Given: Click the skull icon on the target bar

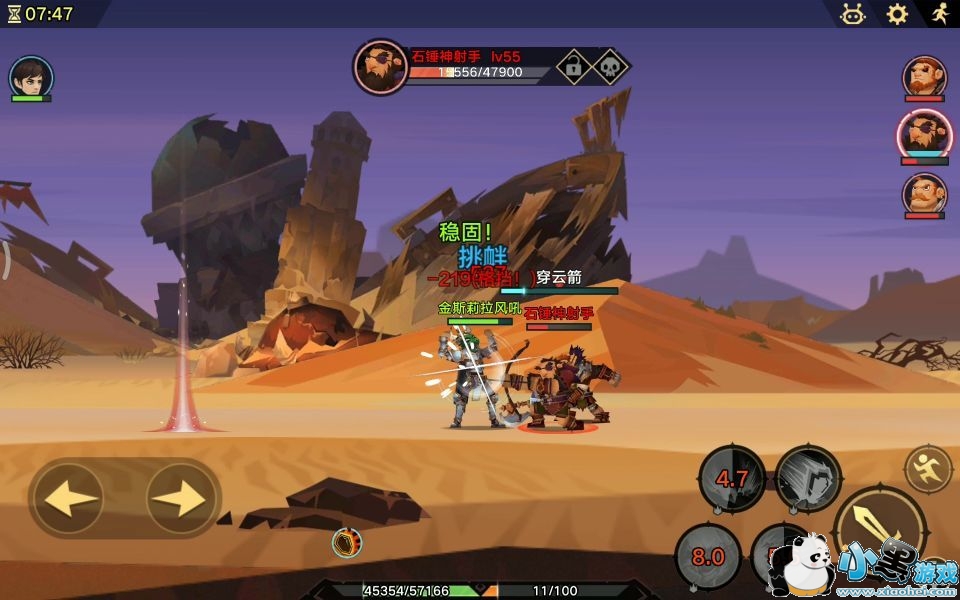Looking at the screenshot, I should coord(609,67).
